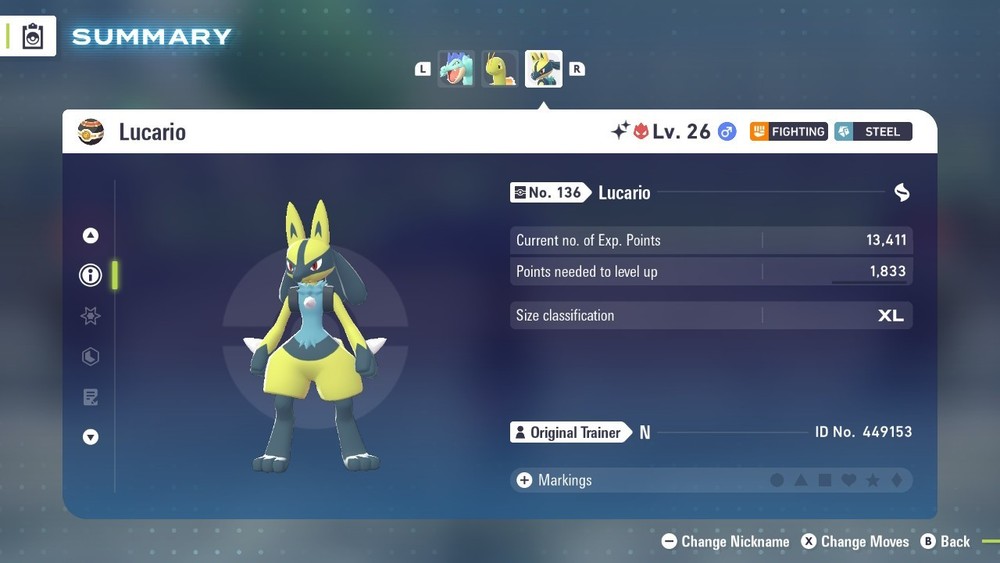Switch to the star-shaped page icon
This screenshot has height=563, width=1000.
point(91,316)
